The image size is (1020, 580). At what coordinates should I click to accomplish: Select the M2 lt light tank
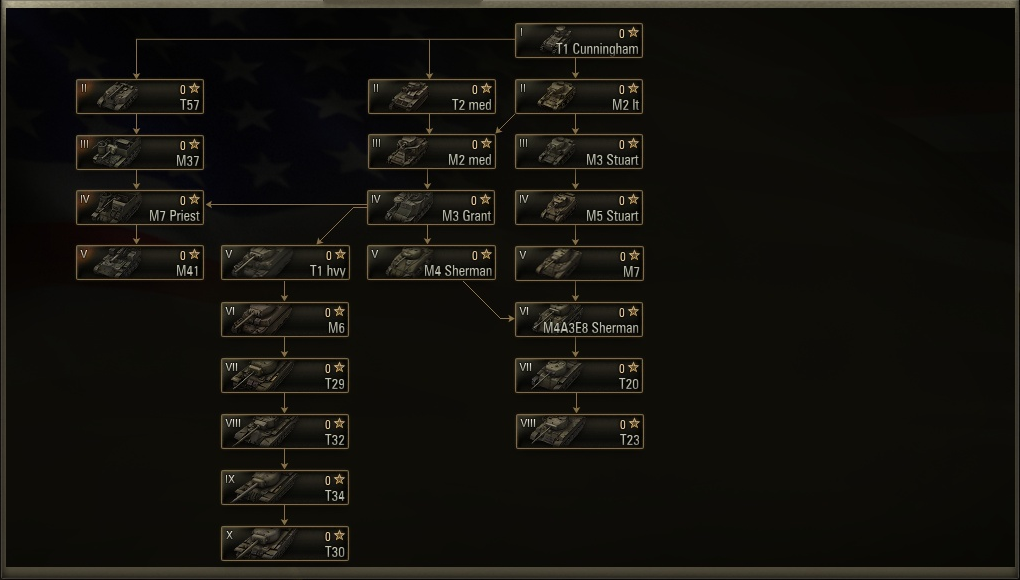tap(579, 97)
